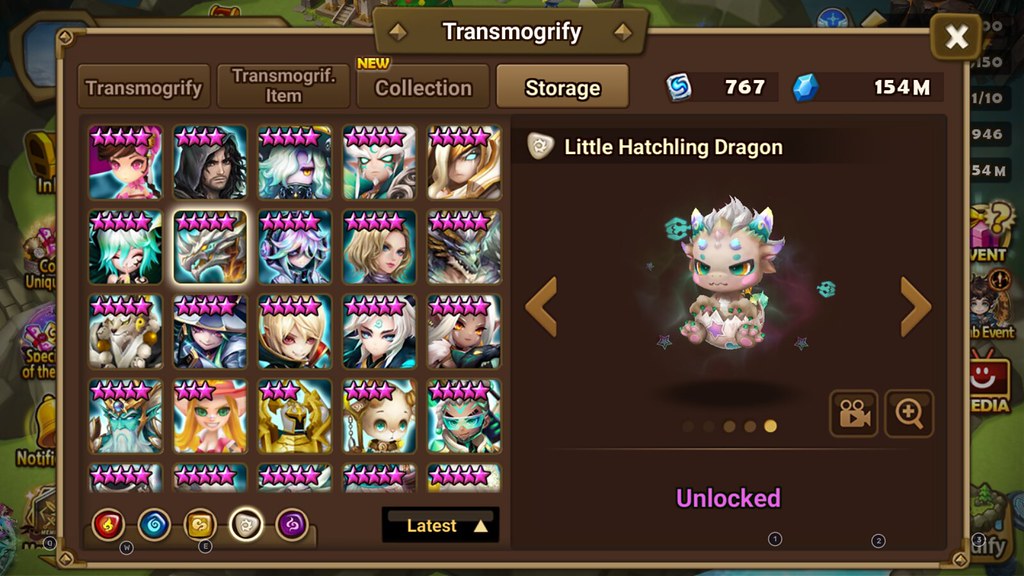The width and height of the screenshot is (1024, 576).
Task: Select the Storage tab
Action: click(x=562, y=87)
